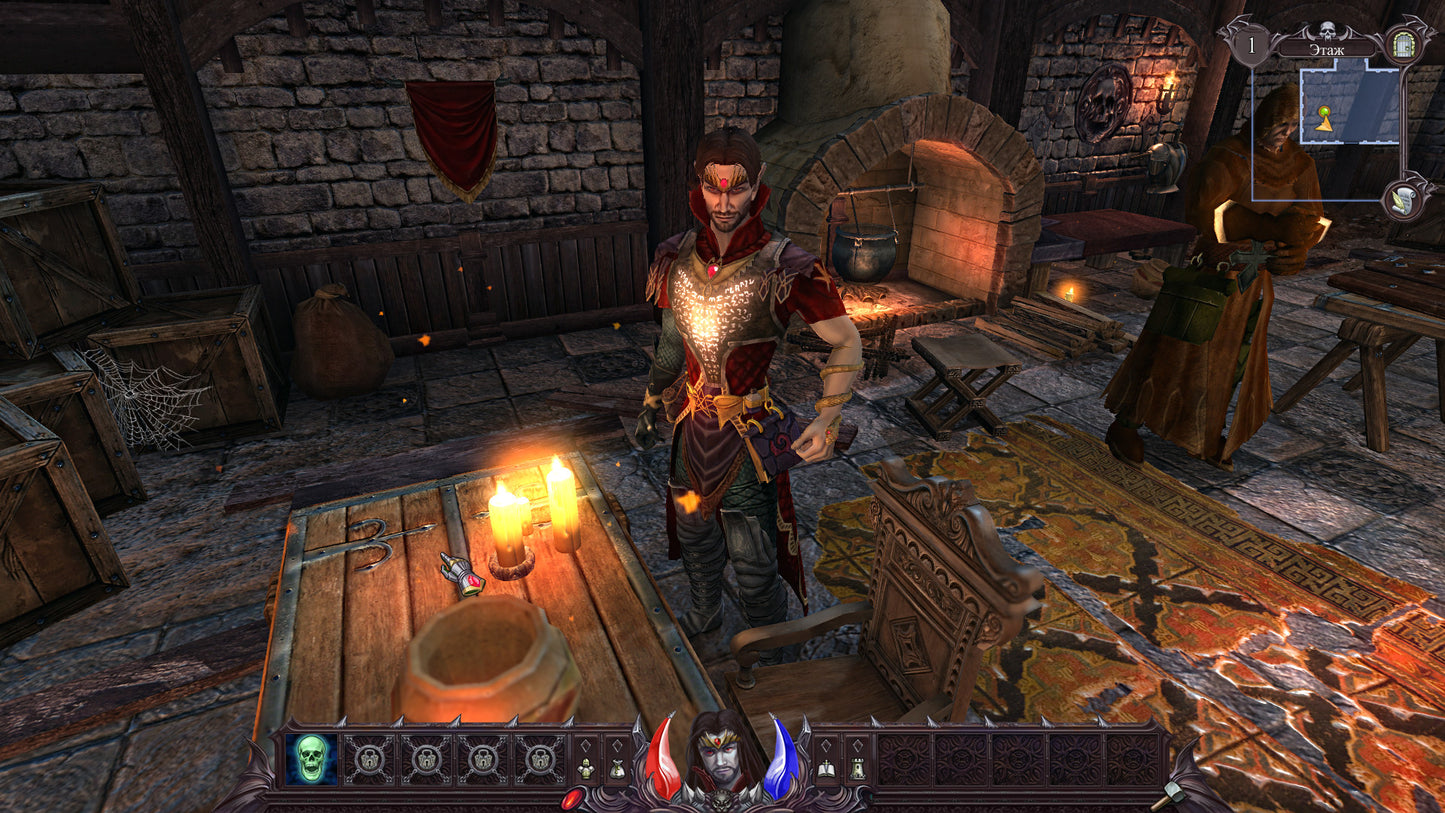Click the floor number 1 shield counter
This screenshot has height=813, width=1445.
click(1251, 45)
